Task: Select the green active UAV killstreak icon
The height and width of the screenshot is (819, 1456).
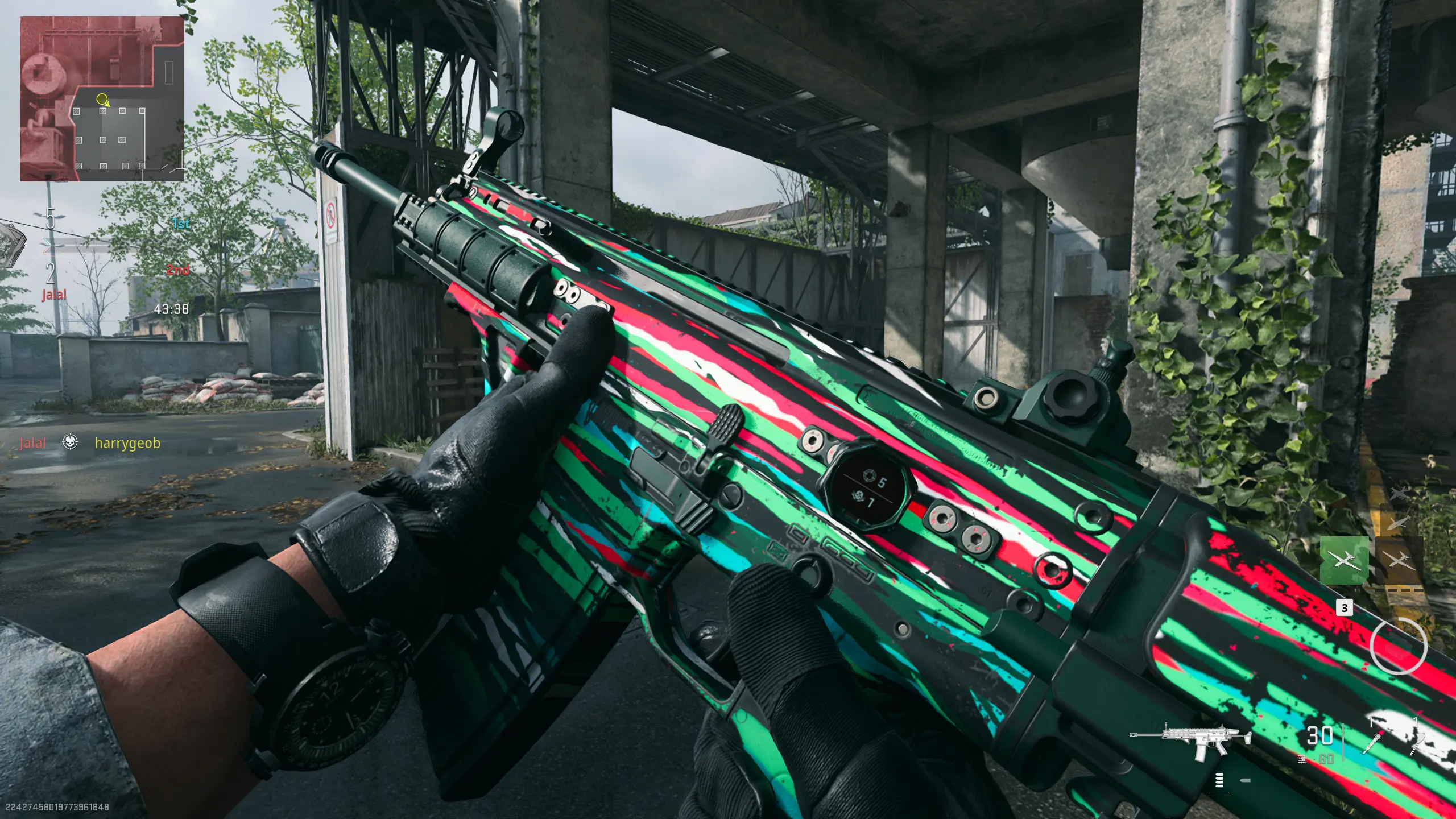Action: coord(1345,560)
